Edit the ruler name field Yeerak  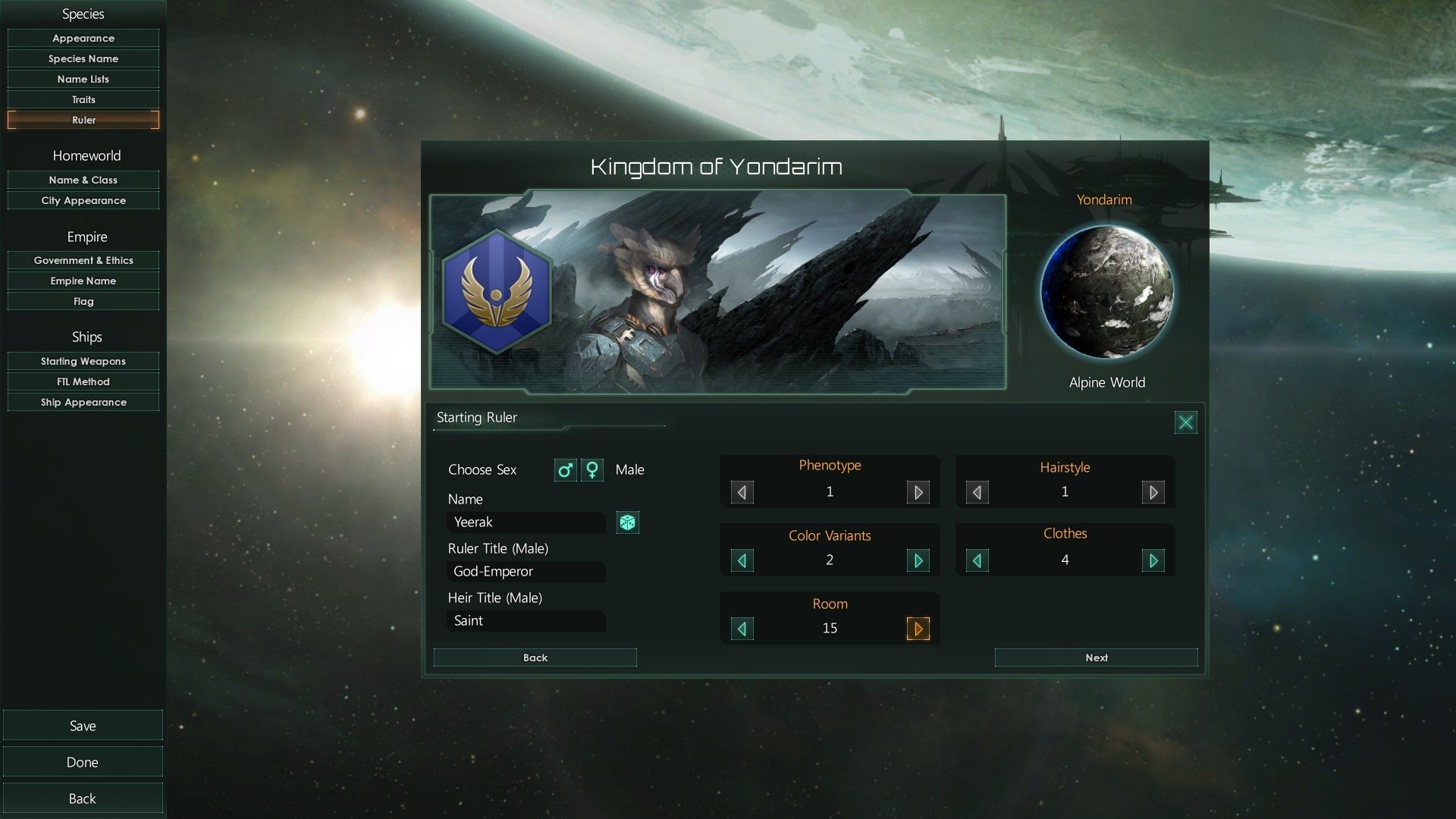pos(526,522)
